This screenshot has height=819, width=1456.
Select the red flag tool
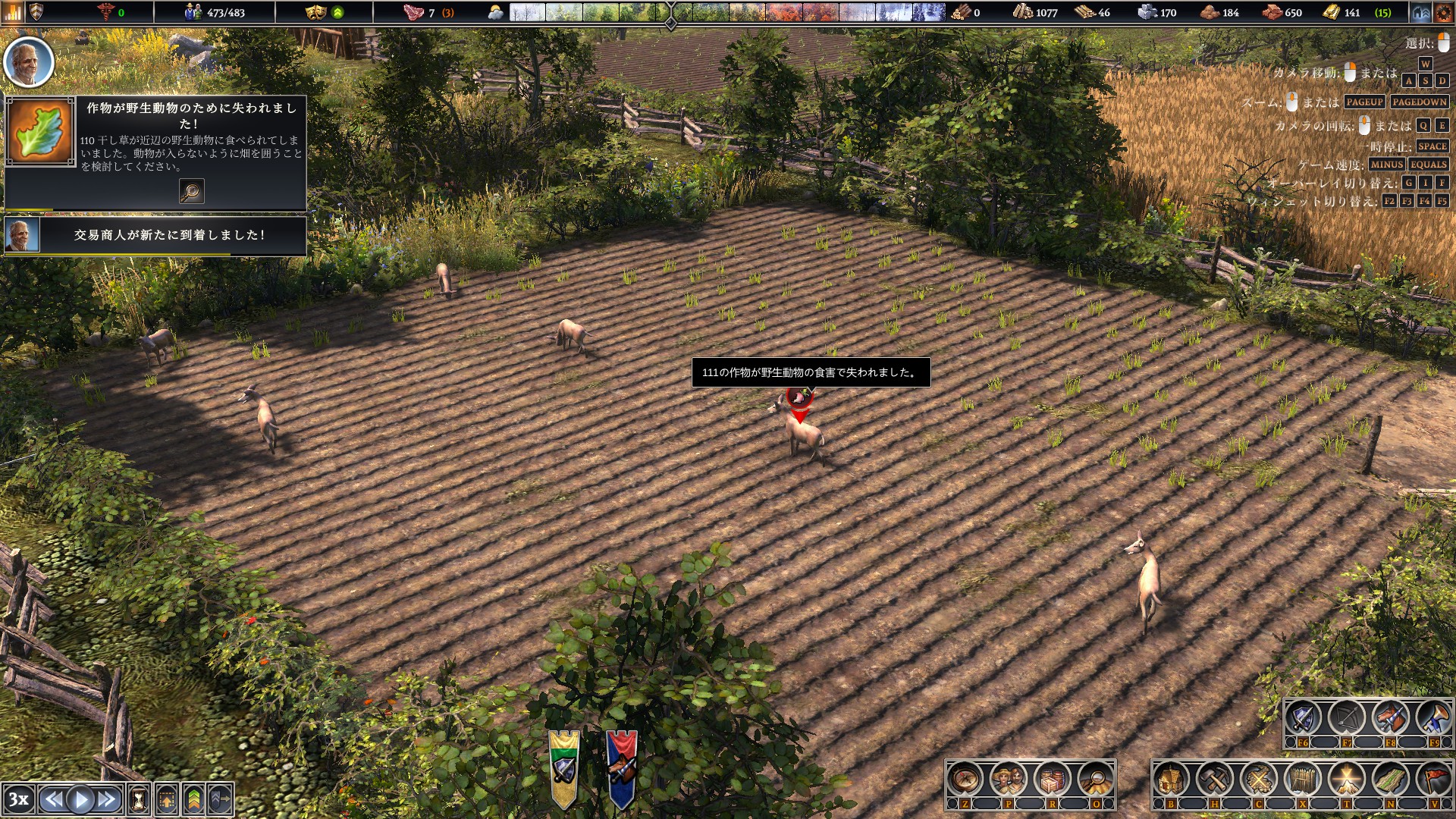tap(1434, 779)
